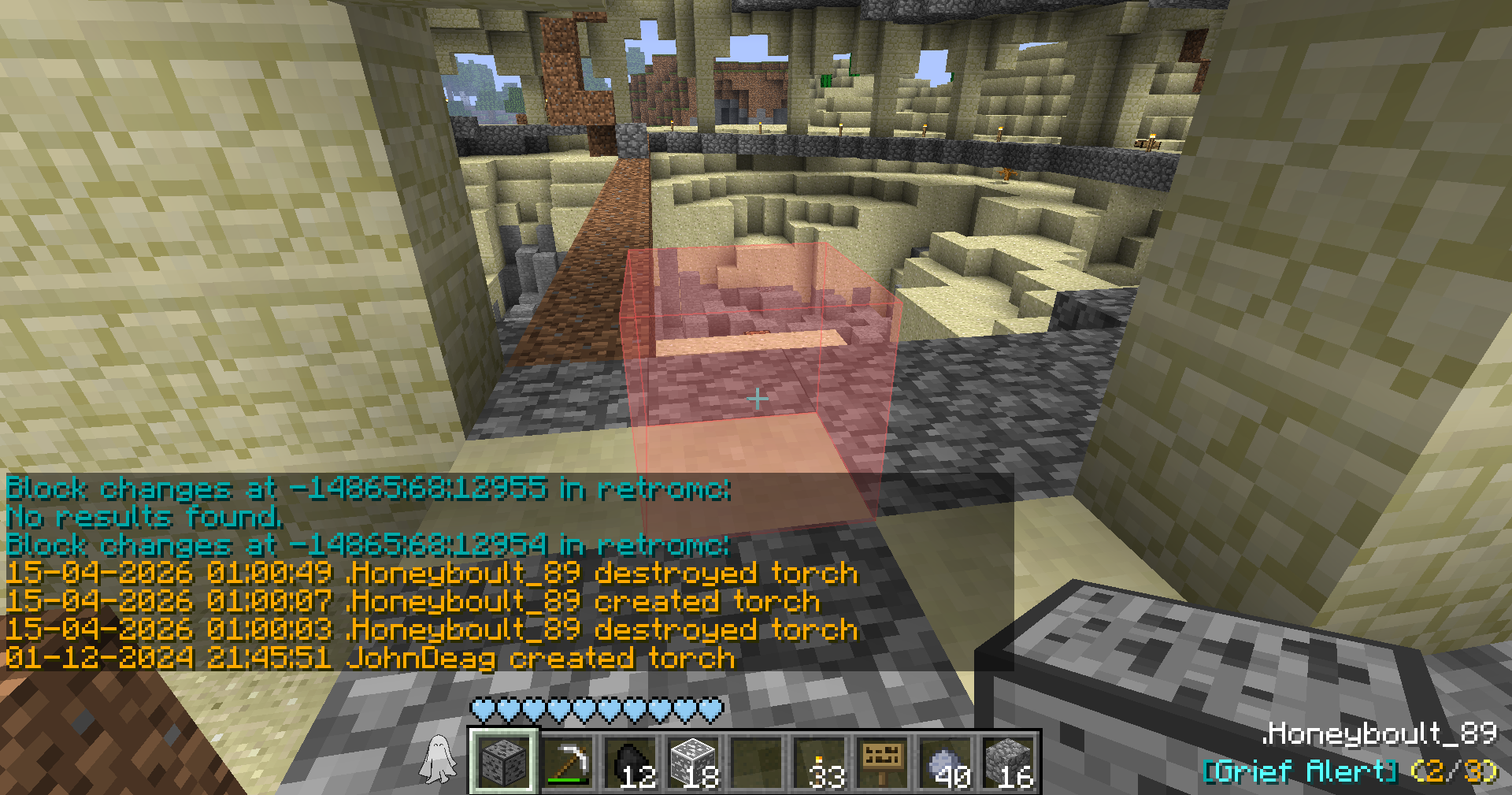The image size is (1512, 795).
Task: Select the torch stack of 33
Action: (819, 761)
